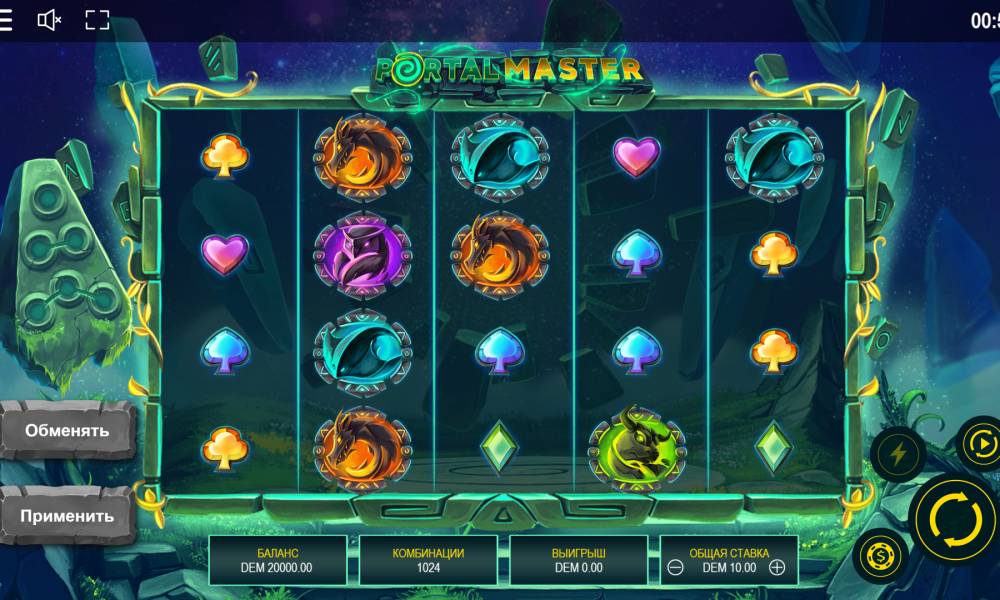The image size is (1000, 600).
Task: Increase the total bet with plus
Action: (x=777, y=568)
